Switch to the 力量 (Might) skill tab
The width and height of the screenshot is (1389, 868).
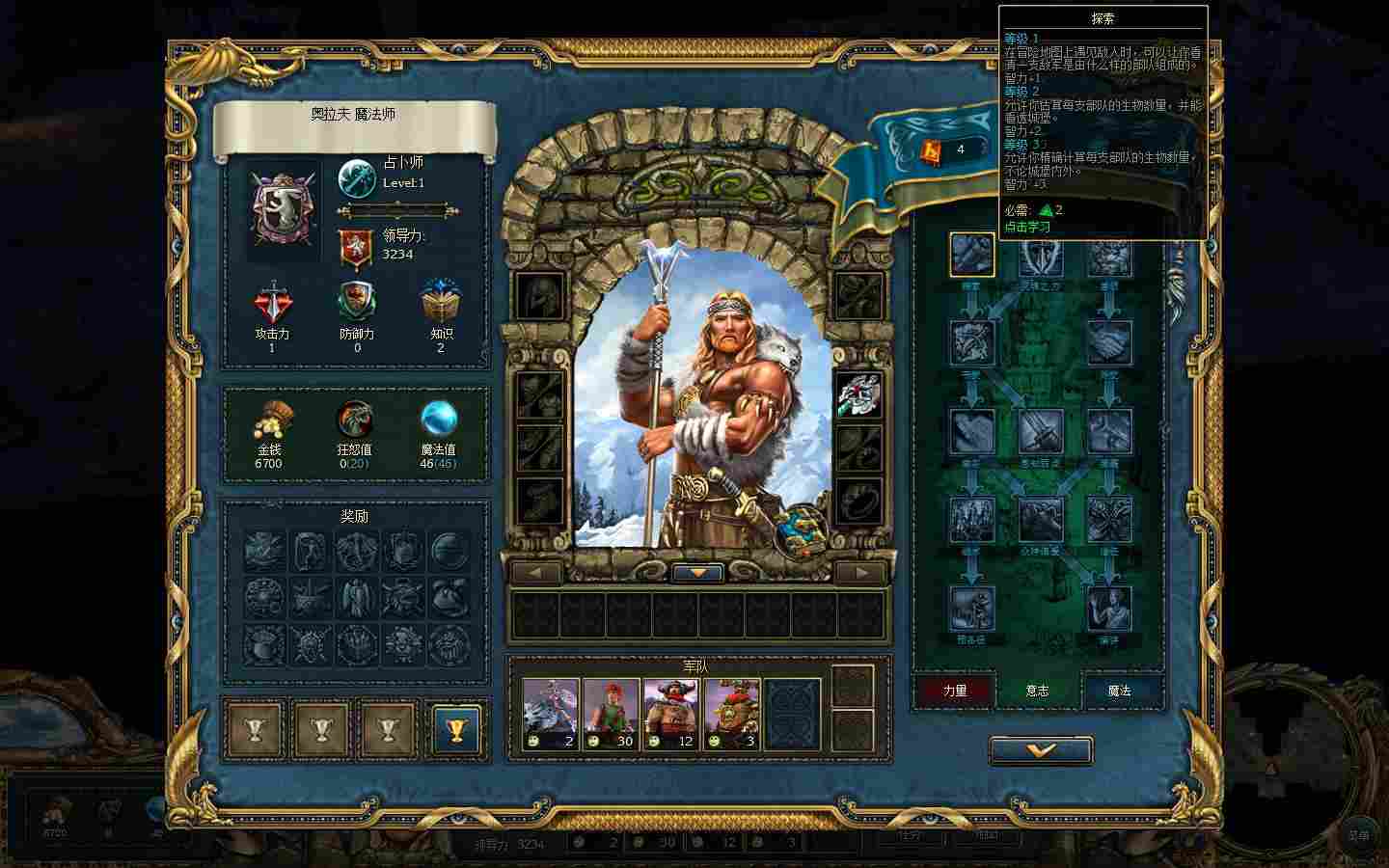pyautogui.click(x=954, y=691)
